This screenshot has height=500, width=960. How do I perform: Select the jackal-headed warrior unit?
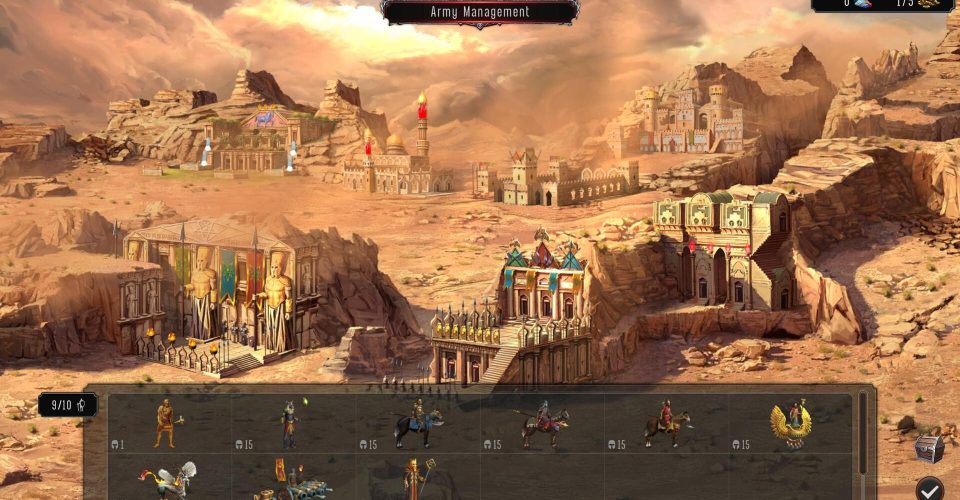[x=290, y=424]
